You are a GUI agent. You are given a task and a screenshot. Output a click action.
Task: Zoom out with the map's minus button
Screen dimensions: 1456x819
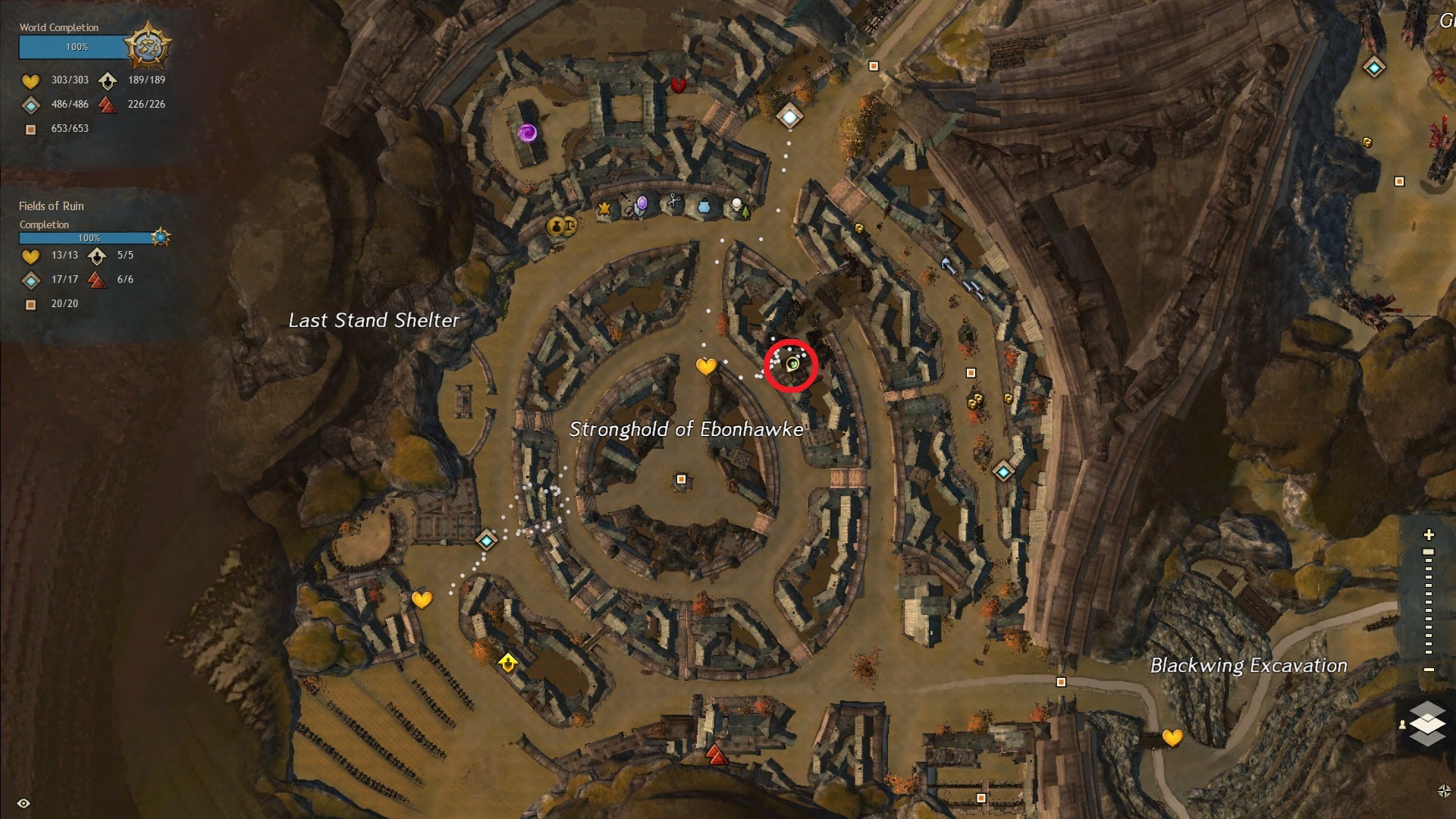[1429, 670]
